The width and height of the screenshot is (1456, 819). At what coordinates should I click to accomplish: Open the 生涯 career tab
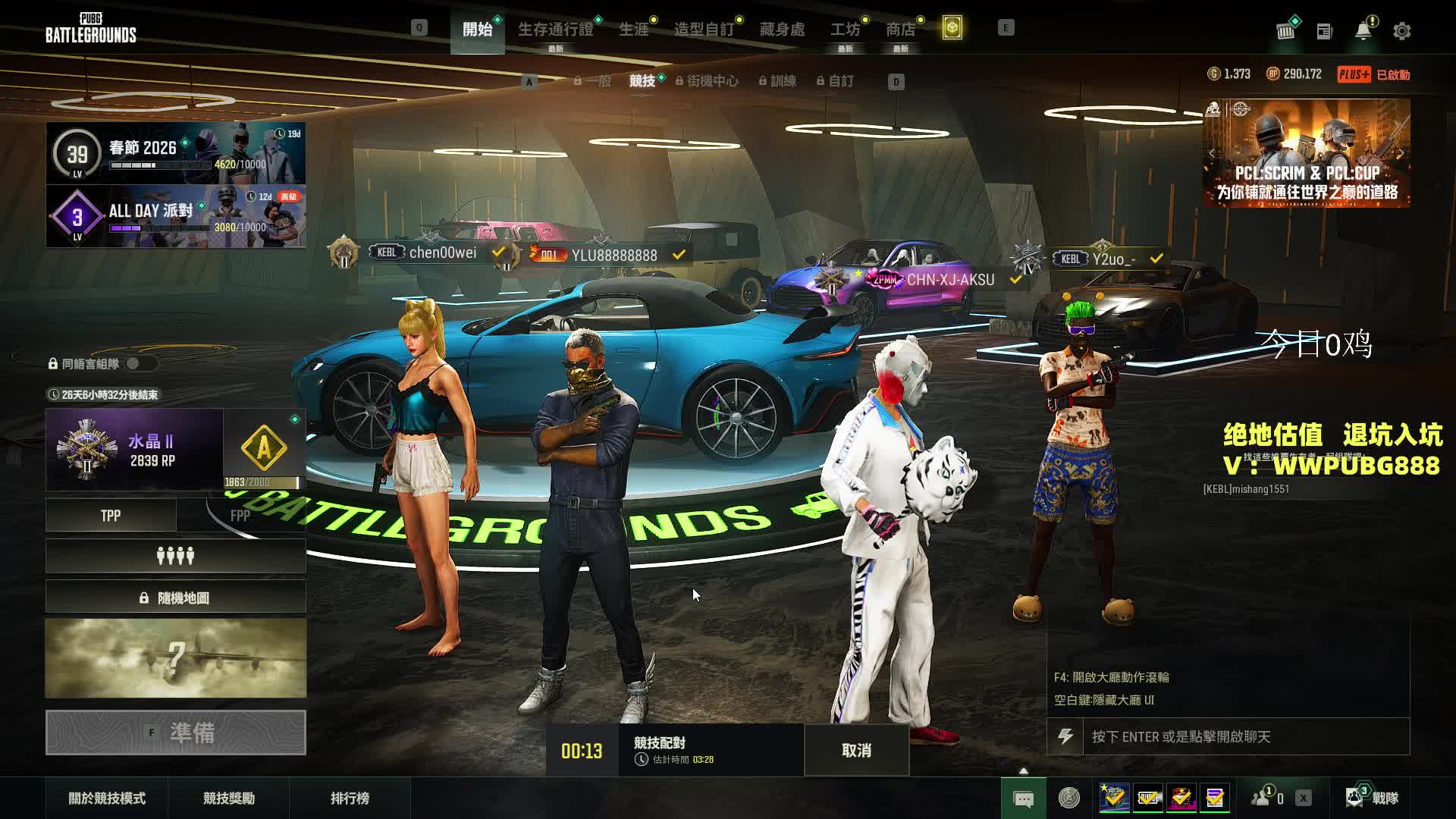633,30
